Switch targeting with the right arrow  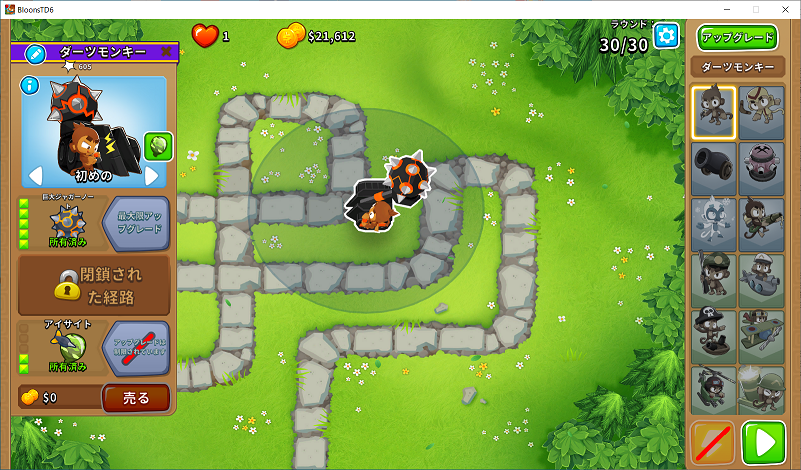[151, 175]
